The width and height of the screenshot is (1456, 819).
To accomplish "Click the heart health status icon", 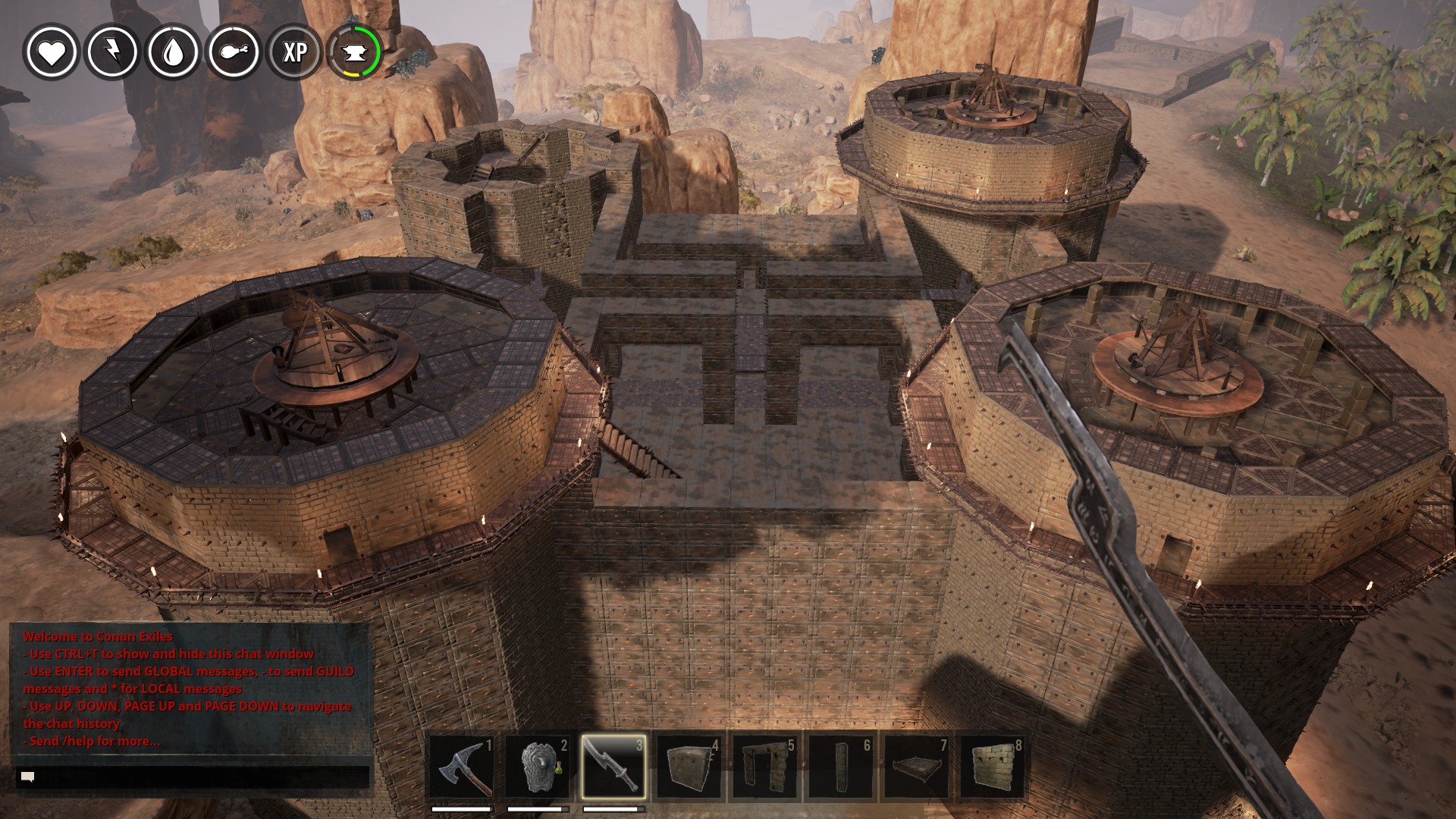I will 52,52.
